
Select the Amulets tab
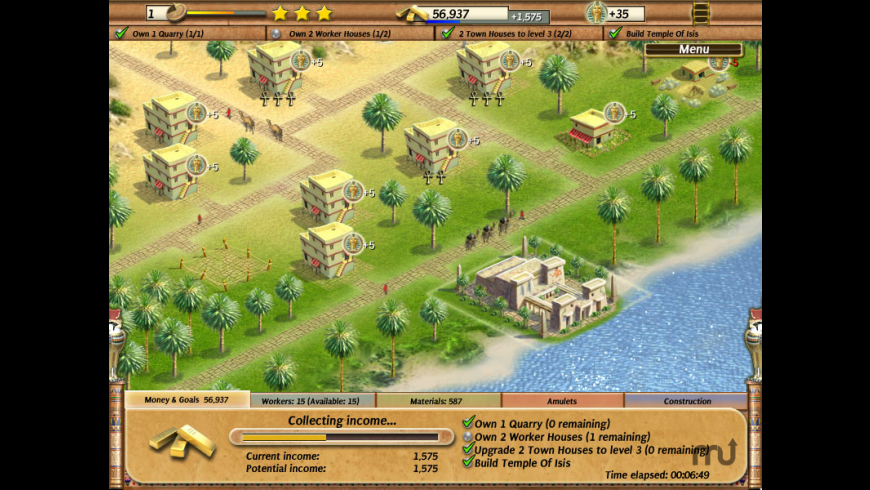pyautogui.click(x=562, y=401)
